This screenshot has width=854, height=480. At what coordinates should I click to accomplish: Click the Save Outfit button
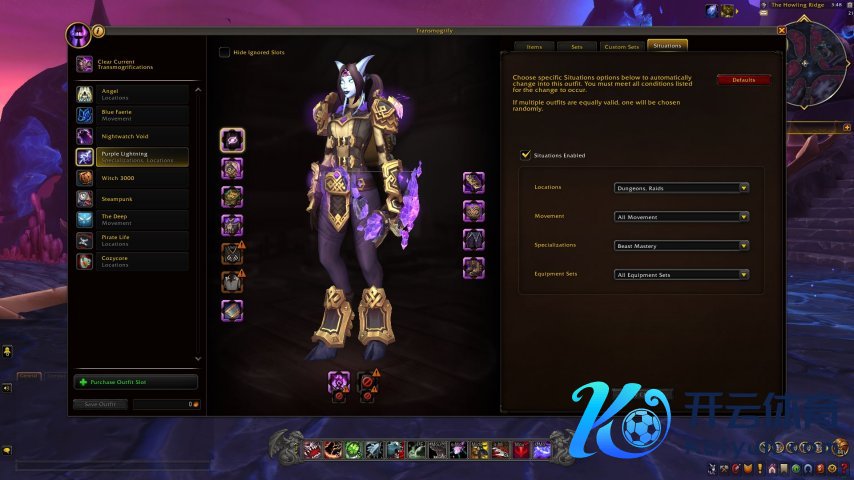pyautogui.click(x=100, y=404)
